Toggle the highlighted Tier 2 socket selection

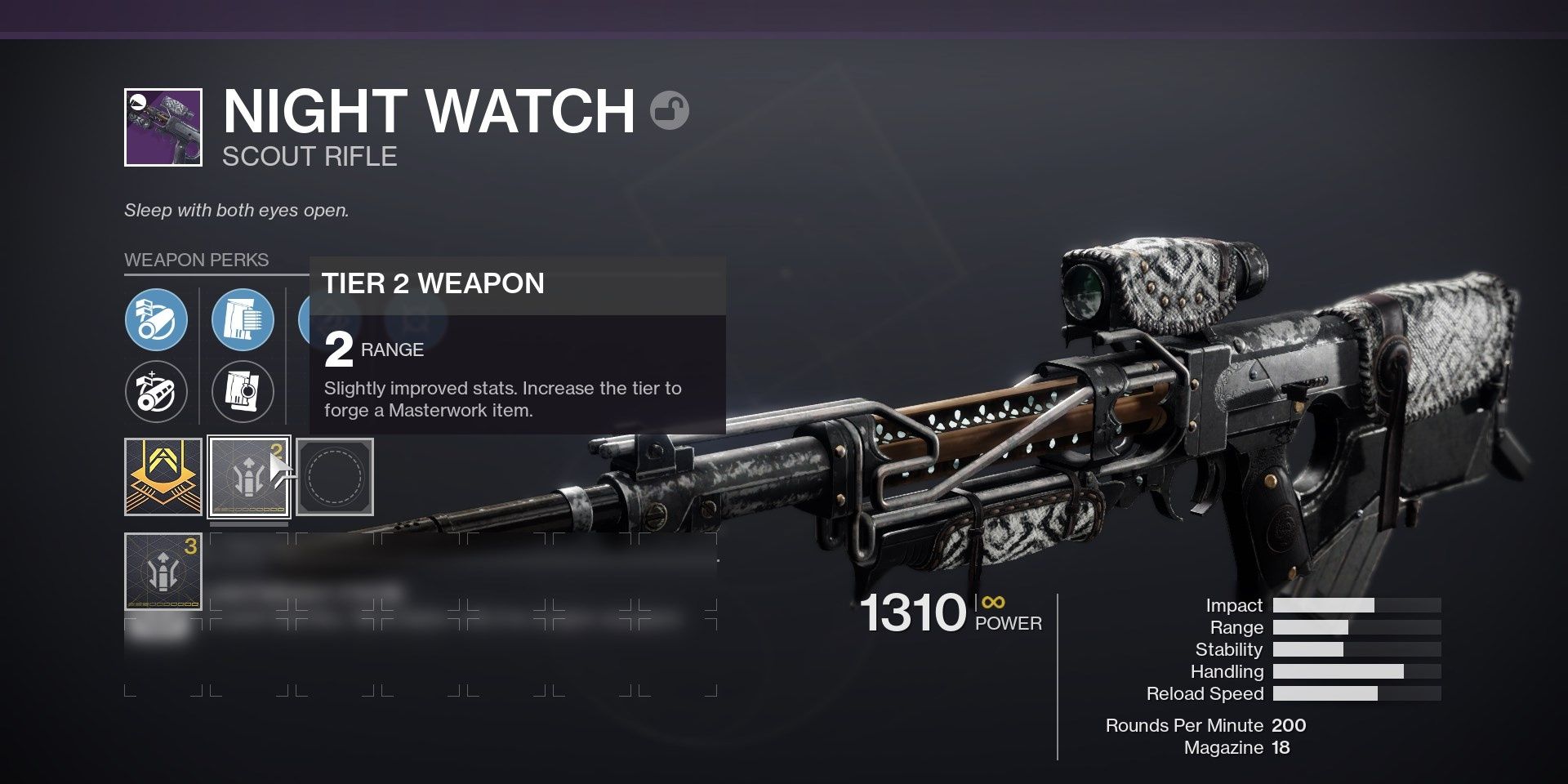(x=249, y=476)
